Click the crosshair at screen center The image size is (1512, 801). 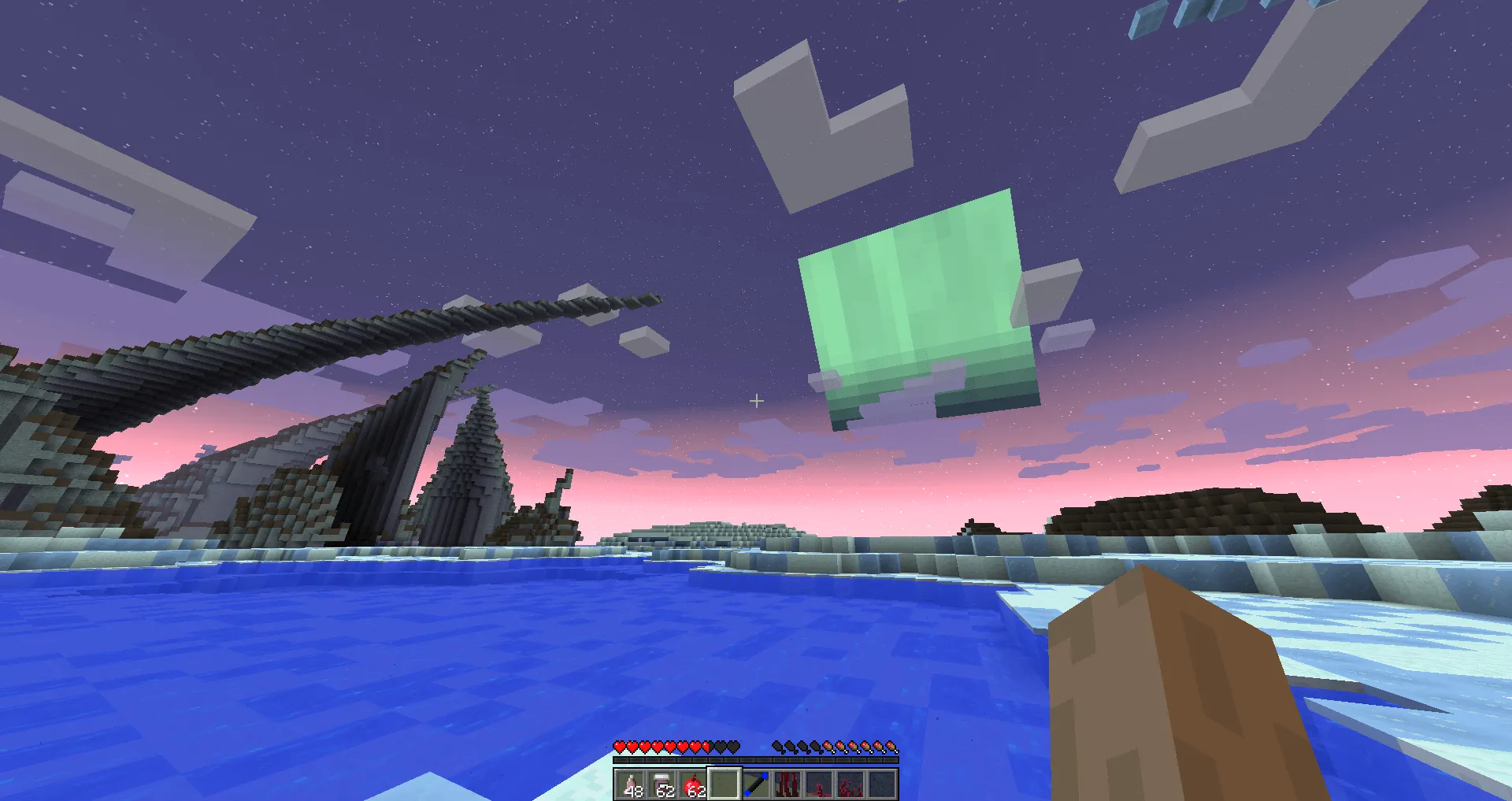tap(758, 402)
